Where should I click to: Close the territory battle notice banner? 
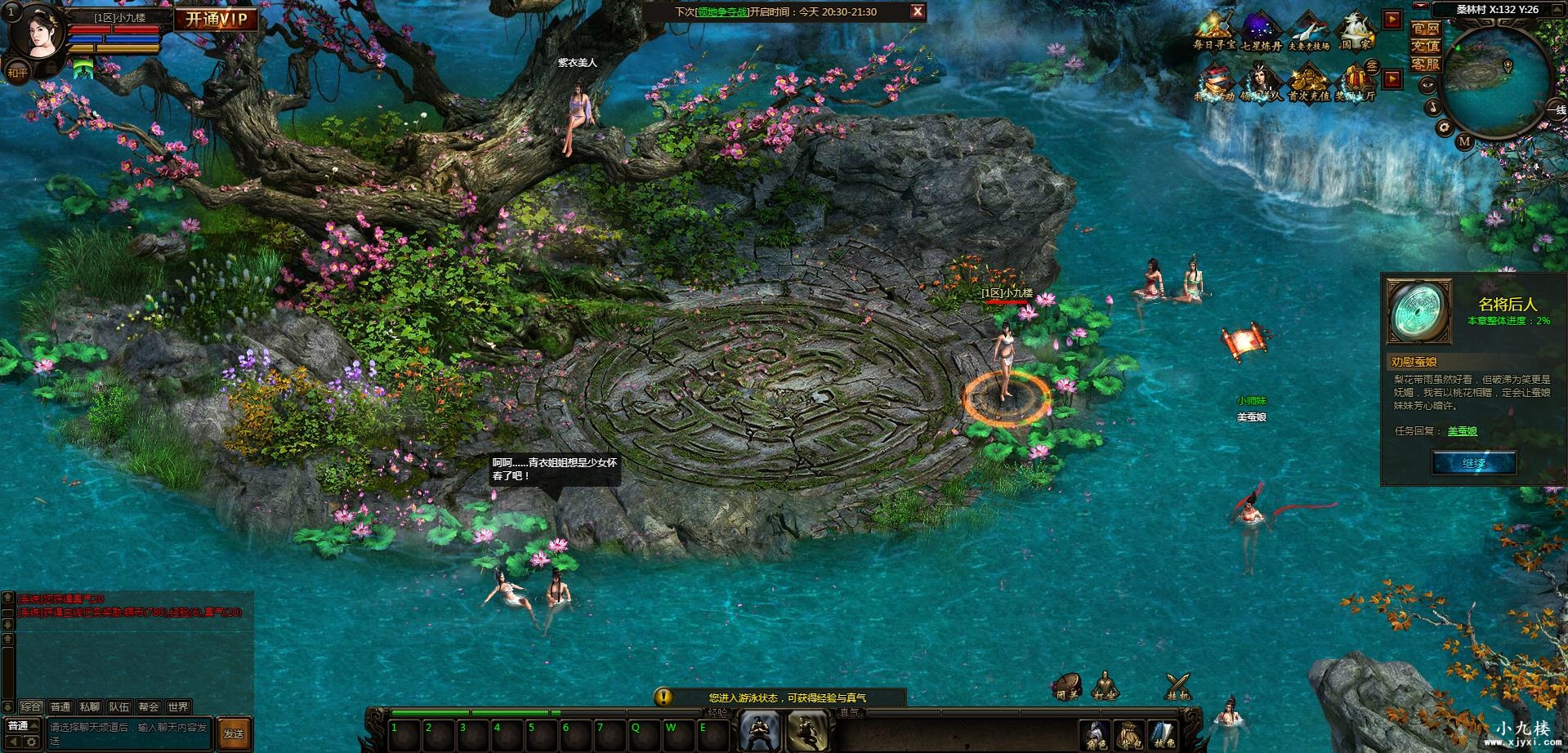pyautogui.click(x=918, y=11)
